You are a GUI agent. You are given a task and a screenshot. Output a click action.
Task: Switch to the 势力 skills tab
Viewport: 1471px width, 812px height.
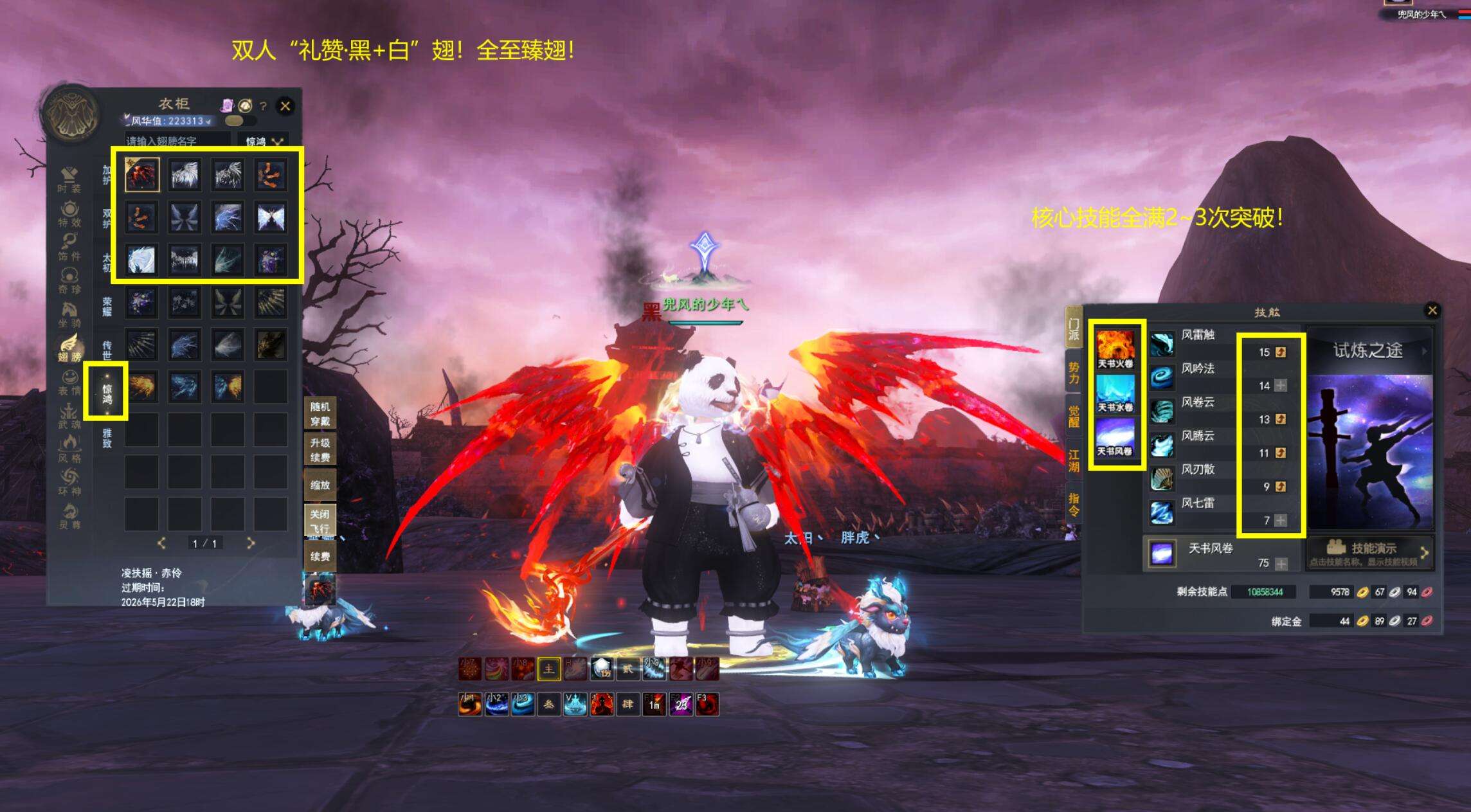(1074, 373)
